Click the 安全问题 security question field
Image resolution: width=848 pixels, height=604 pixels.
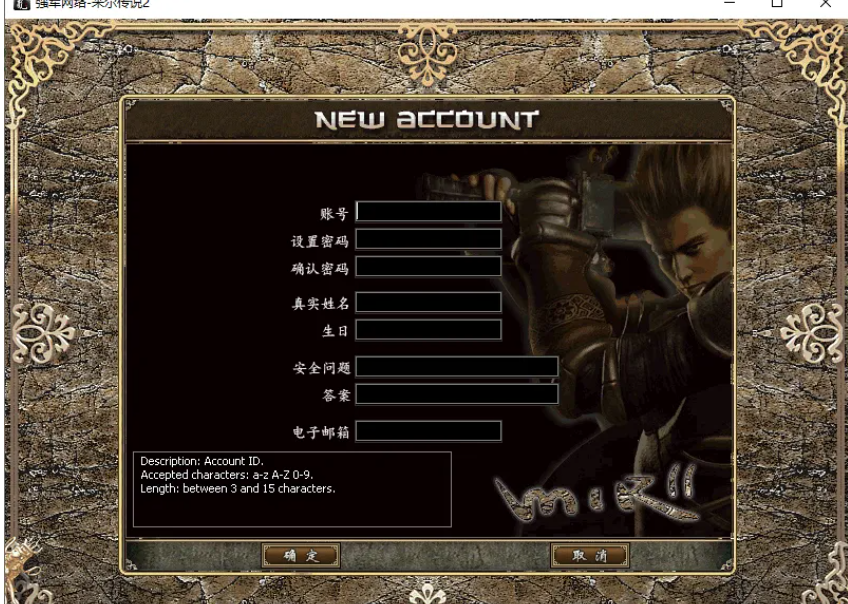click(457, 367)
